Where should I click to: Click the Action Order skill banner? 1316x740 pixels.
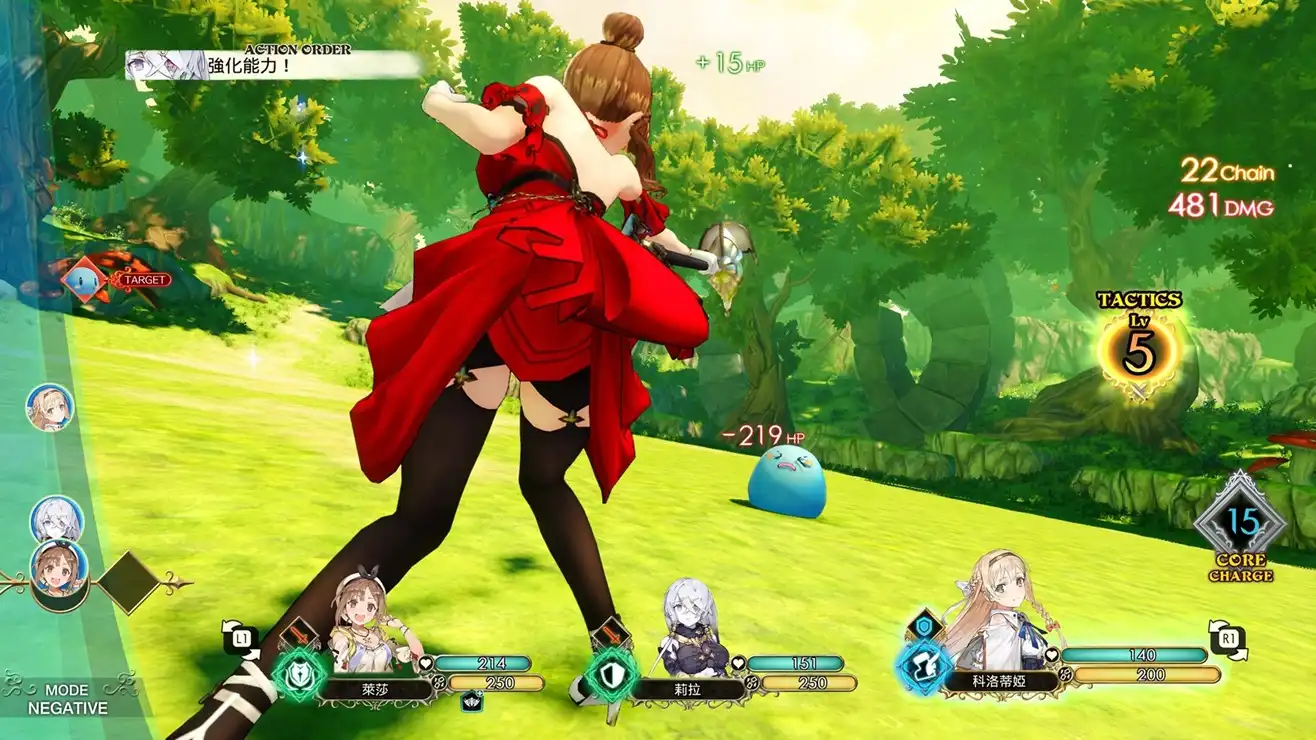[x=272, y=65]
